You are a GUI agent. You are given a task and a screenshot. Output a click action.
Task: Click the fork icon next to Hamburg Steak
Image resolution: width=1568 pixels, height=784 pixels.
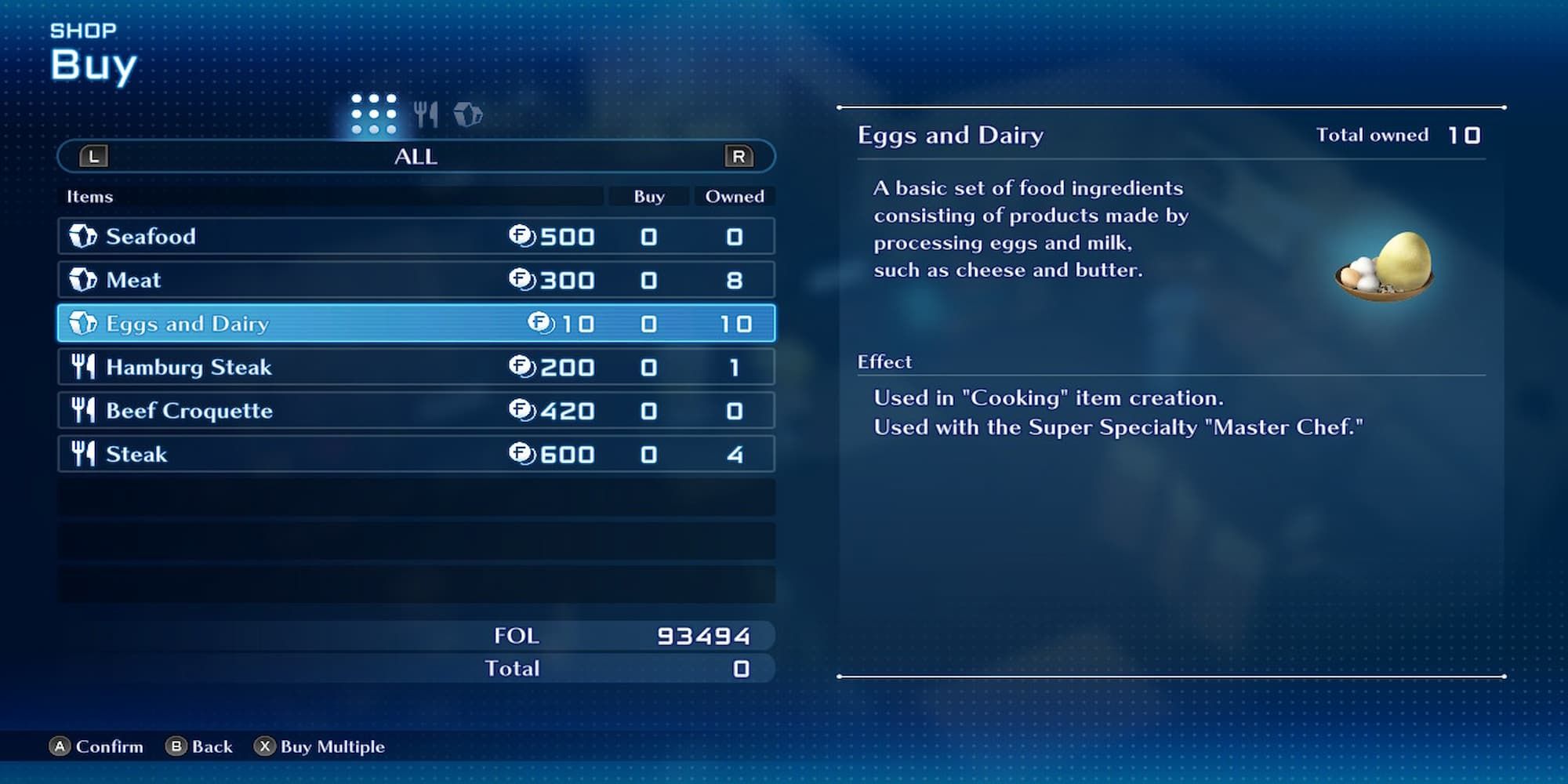[x=82, y=366]
